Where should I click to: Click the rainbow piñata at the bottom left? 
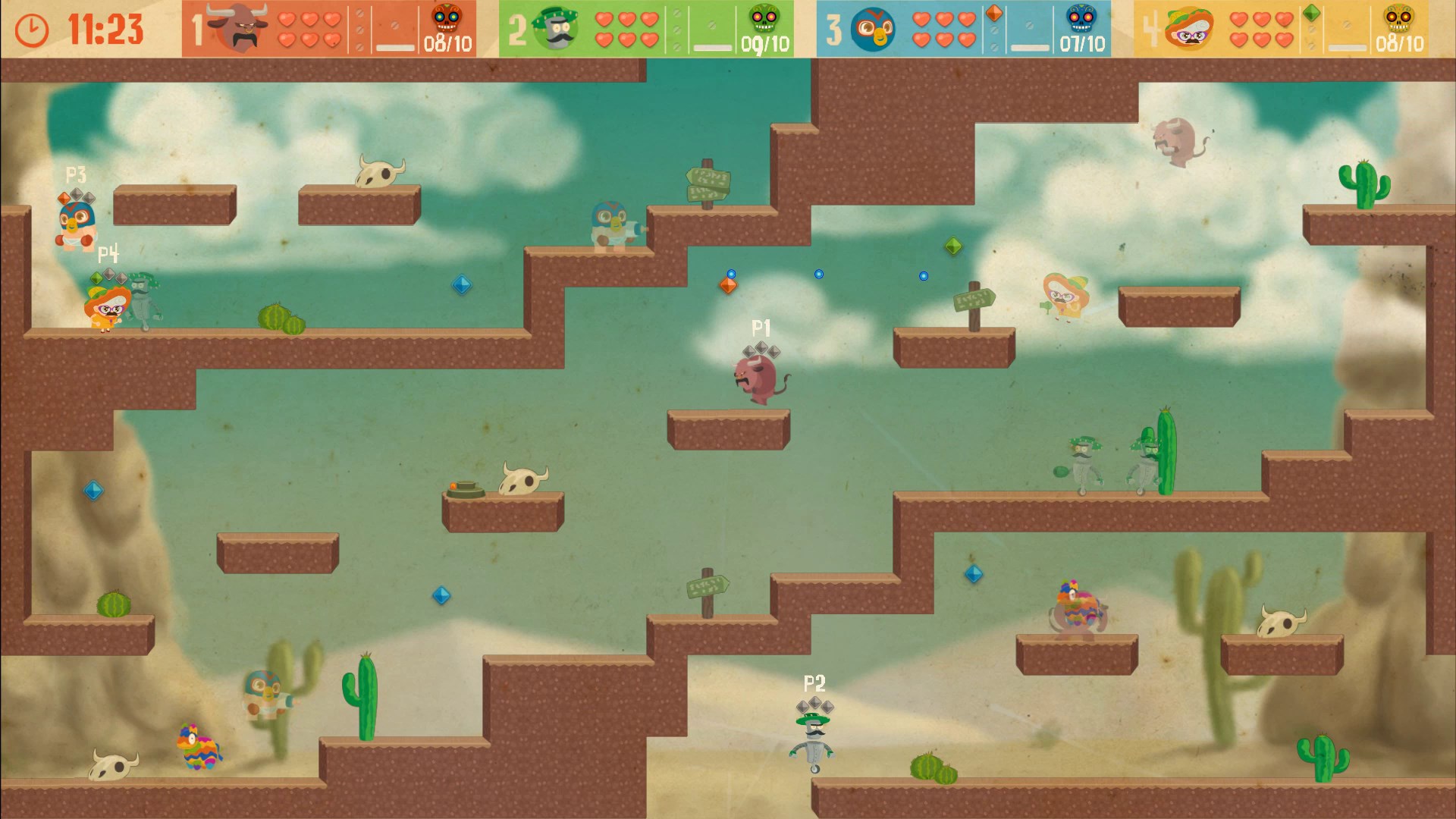coord(197,747)
